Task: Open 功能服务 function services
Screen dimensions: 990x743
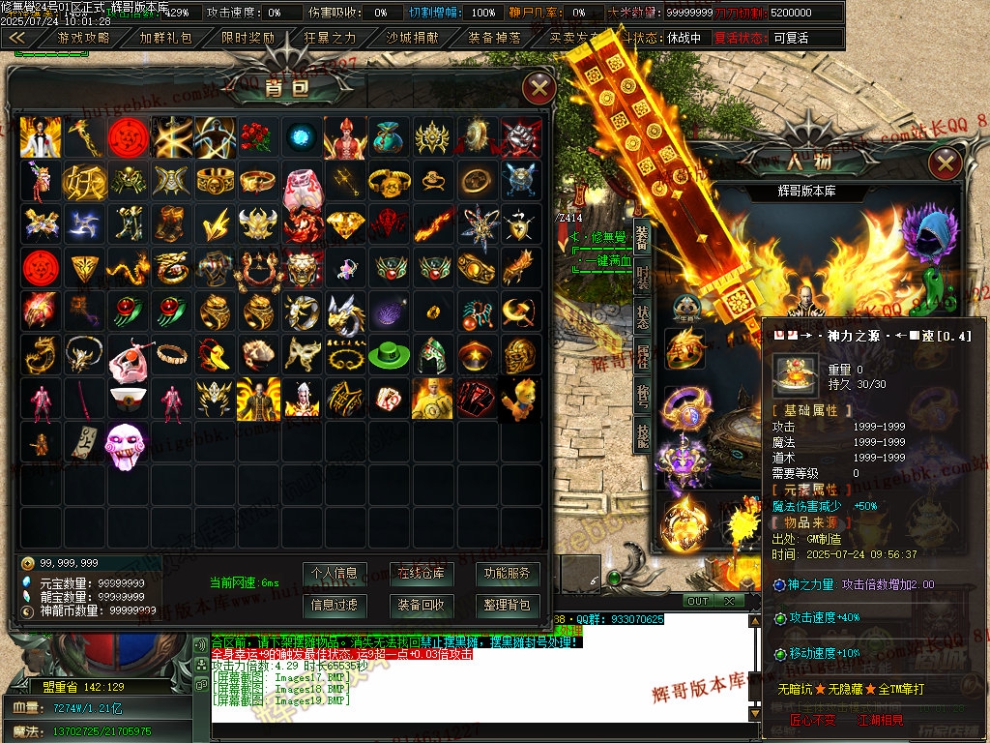Action: [509, 574]
